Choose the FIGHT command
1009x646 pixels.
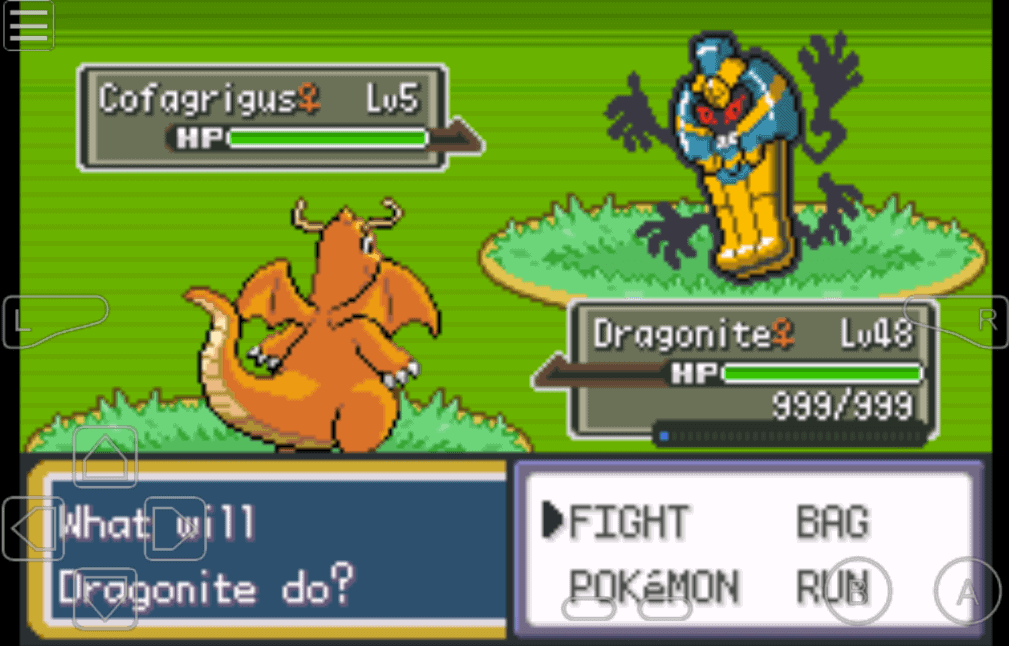point(628,522)
